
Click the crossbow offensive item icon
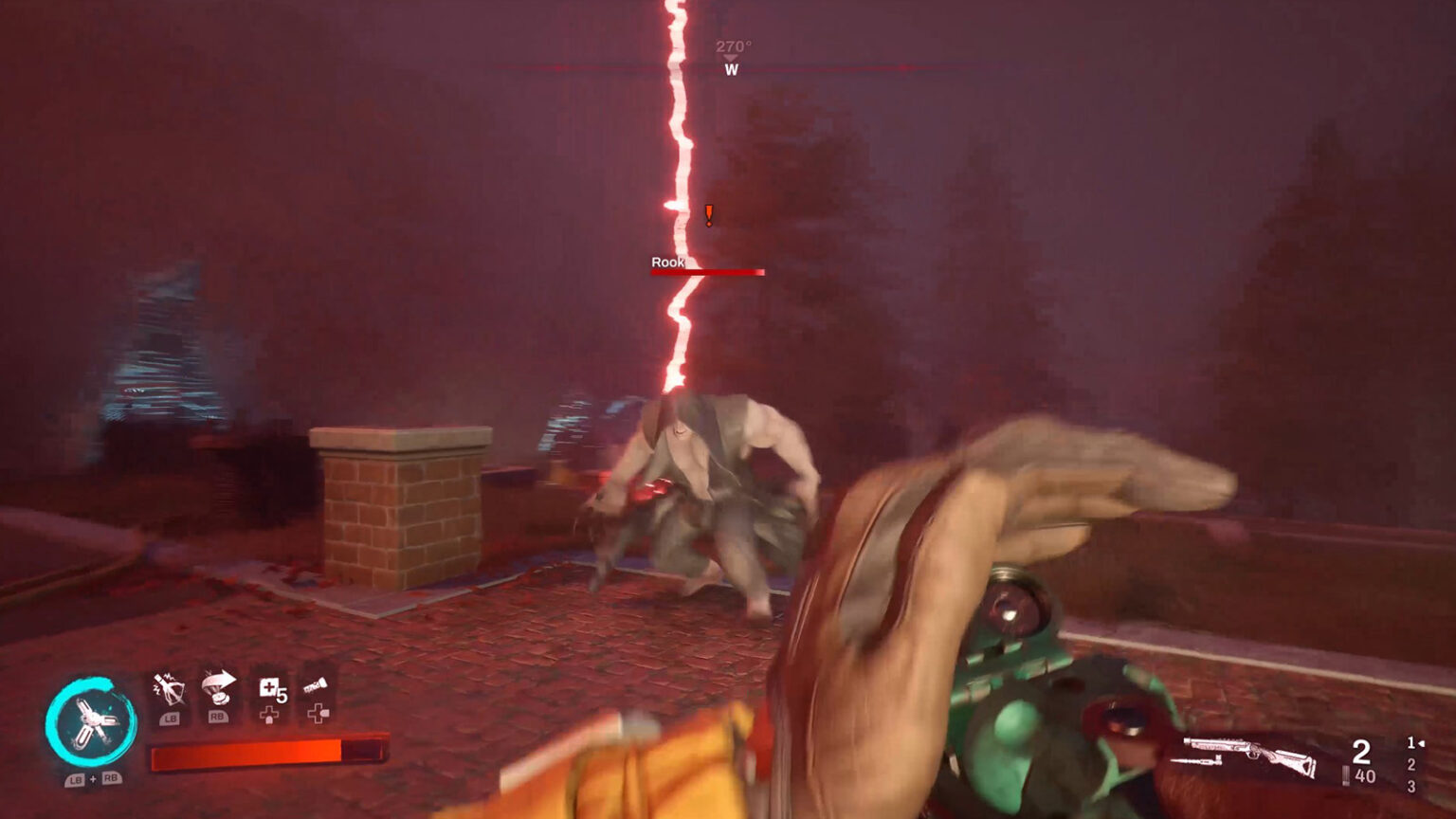tap(170, 688)
